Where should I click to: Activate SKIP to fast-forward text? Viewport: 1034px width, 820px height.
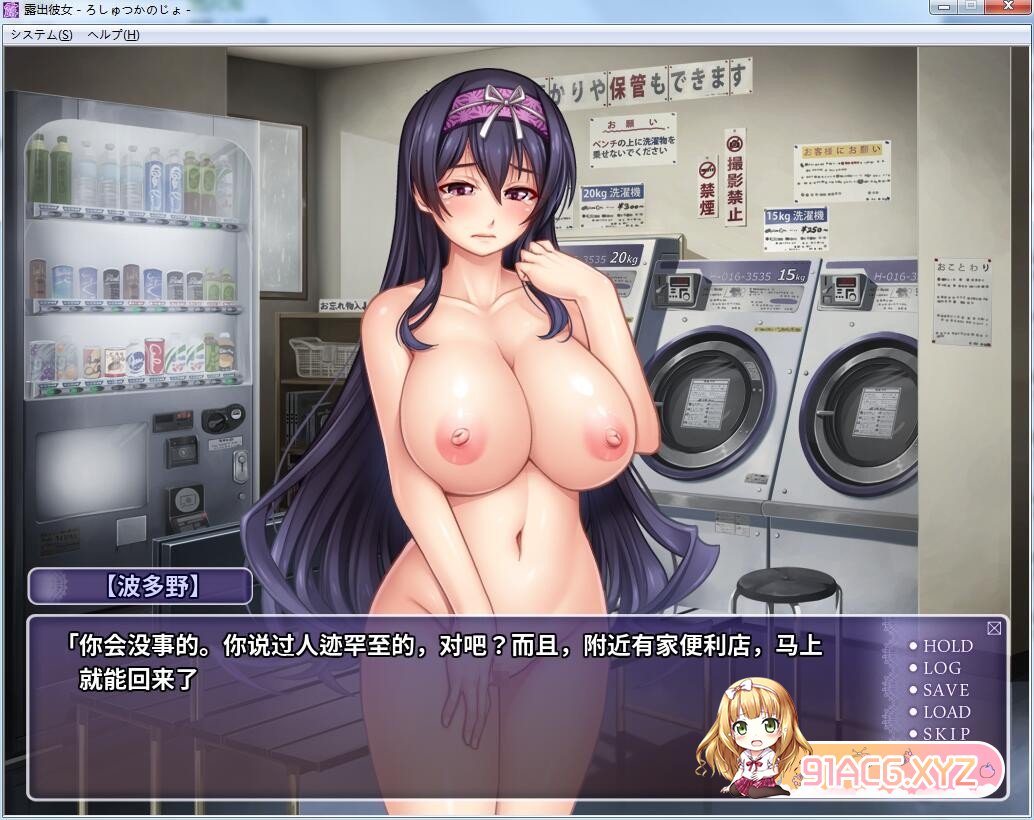[945, 733]
